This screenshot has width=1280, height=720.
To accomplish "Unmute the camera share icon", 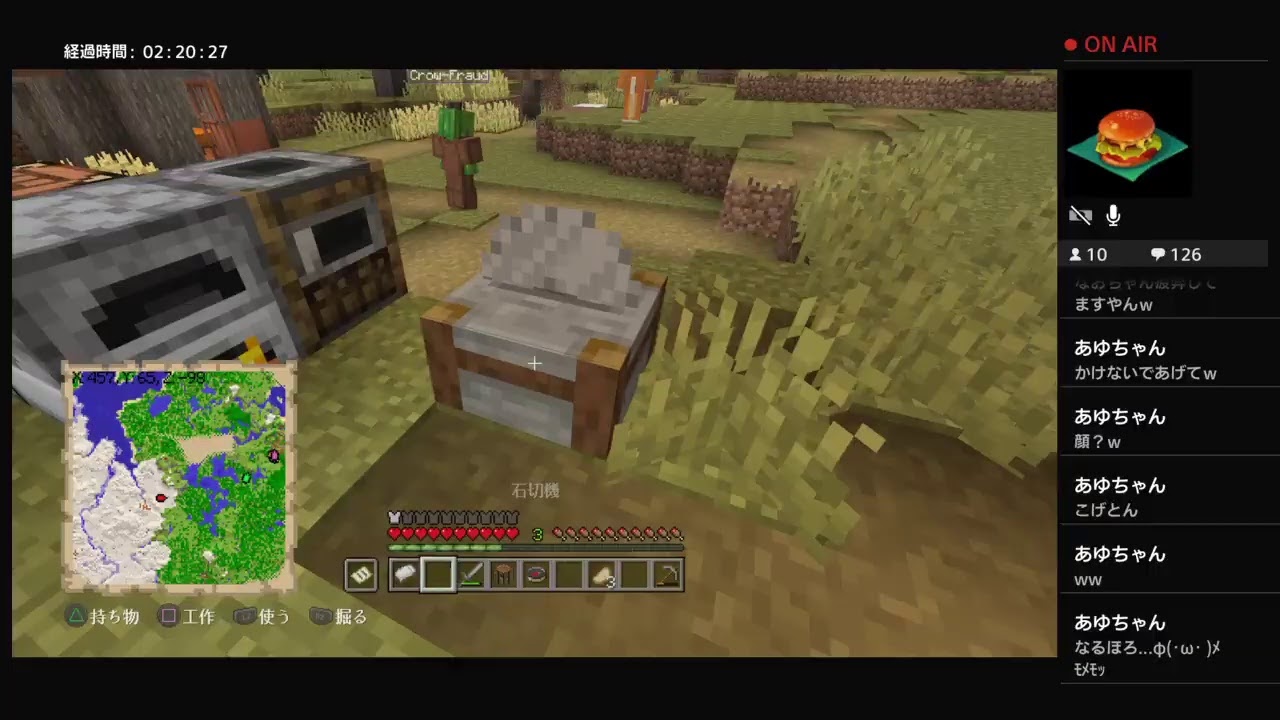I will point(1080,214).
